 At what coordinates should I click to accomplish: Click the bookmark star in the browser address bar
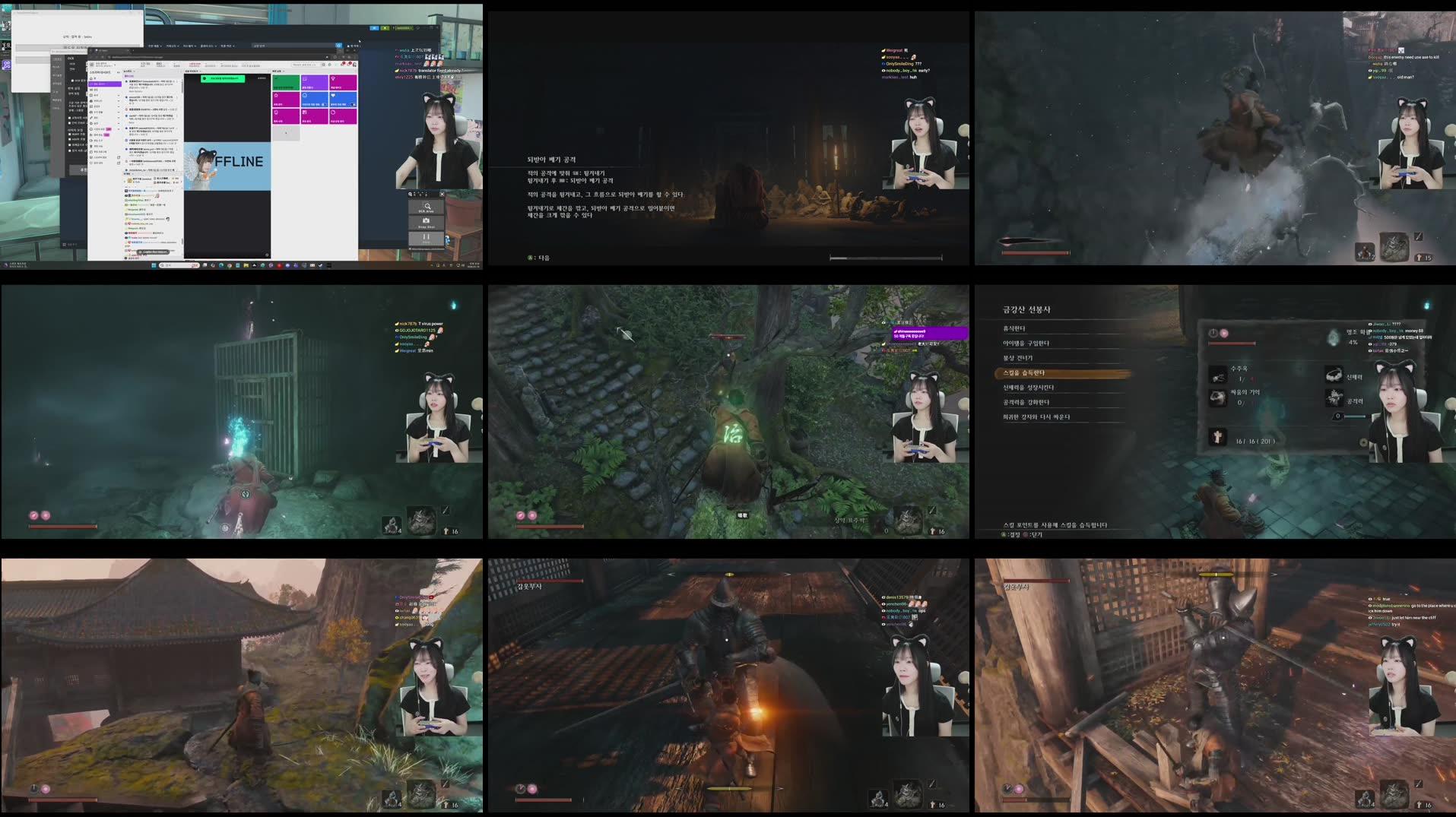[327, 56]
